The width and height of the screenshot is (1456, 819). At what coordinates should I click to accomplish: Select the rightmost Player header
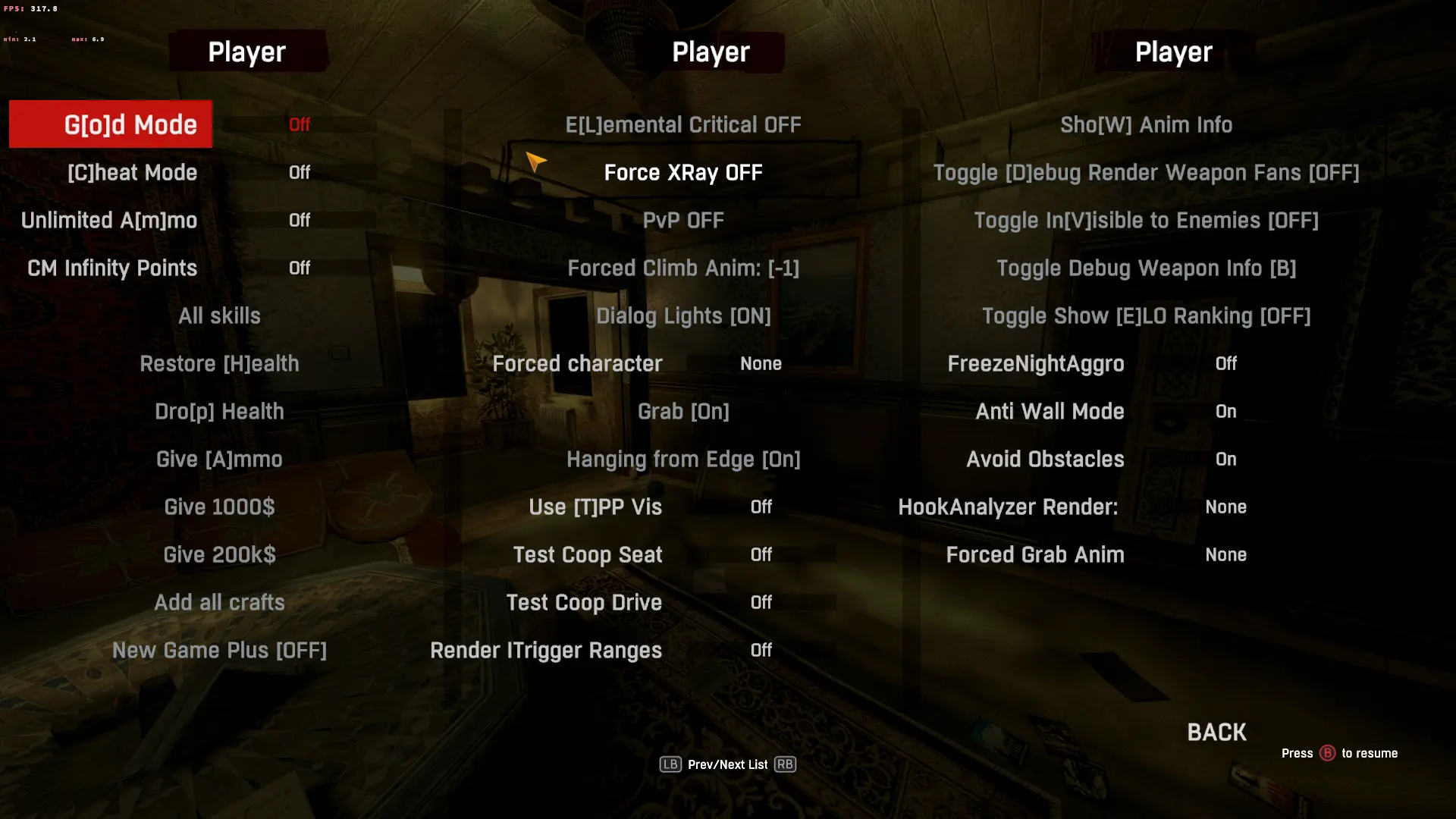1173,52
